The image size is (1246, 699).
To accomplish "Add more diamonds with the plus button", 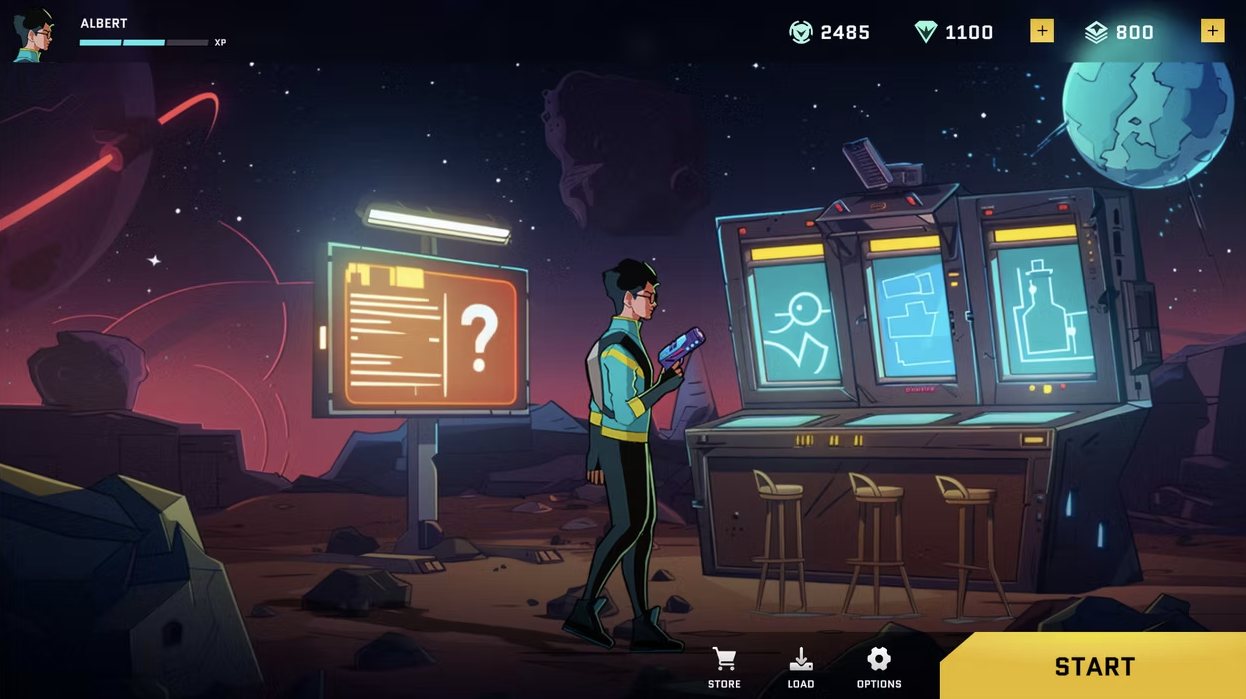I will pyautogui.click(x=1041, y=31).
